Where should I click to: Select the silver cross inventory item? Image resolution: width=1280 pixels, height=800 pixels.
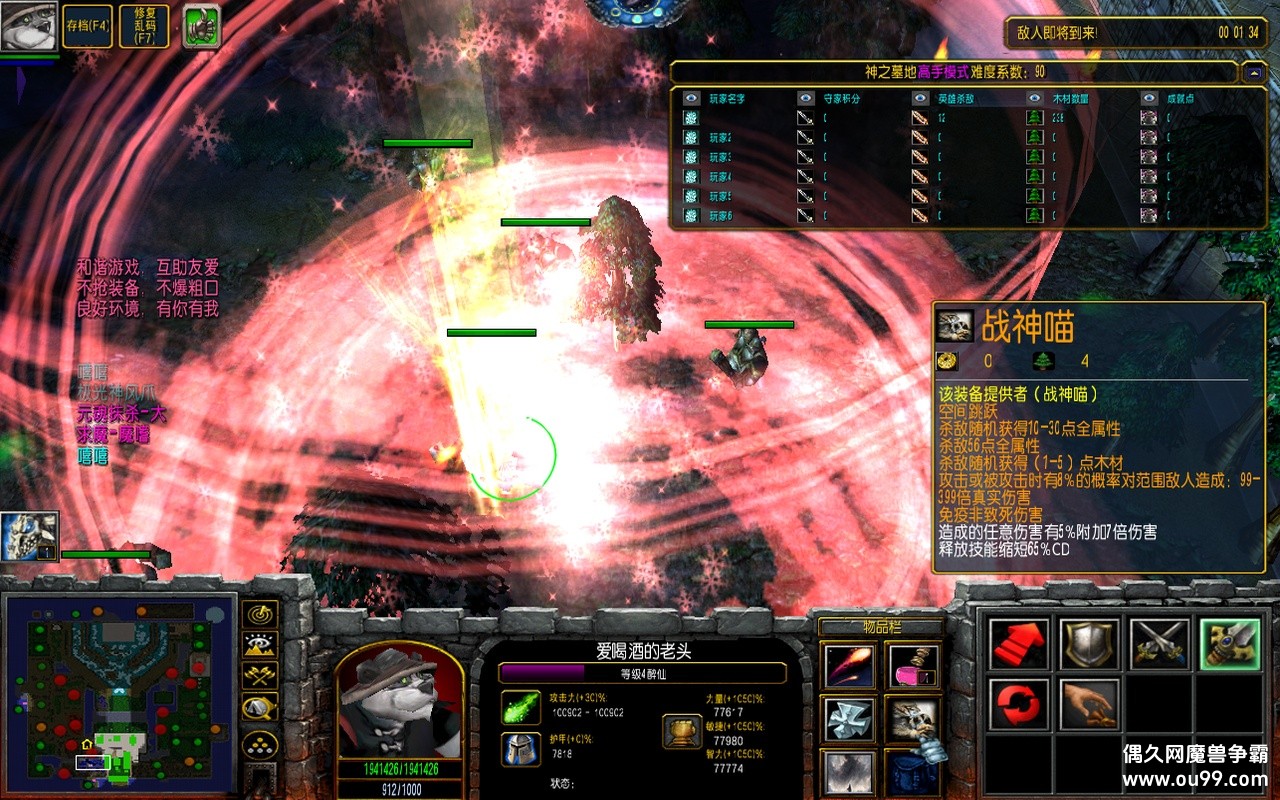850,720
